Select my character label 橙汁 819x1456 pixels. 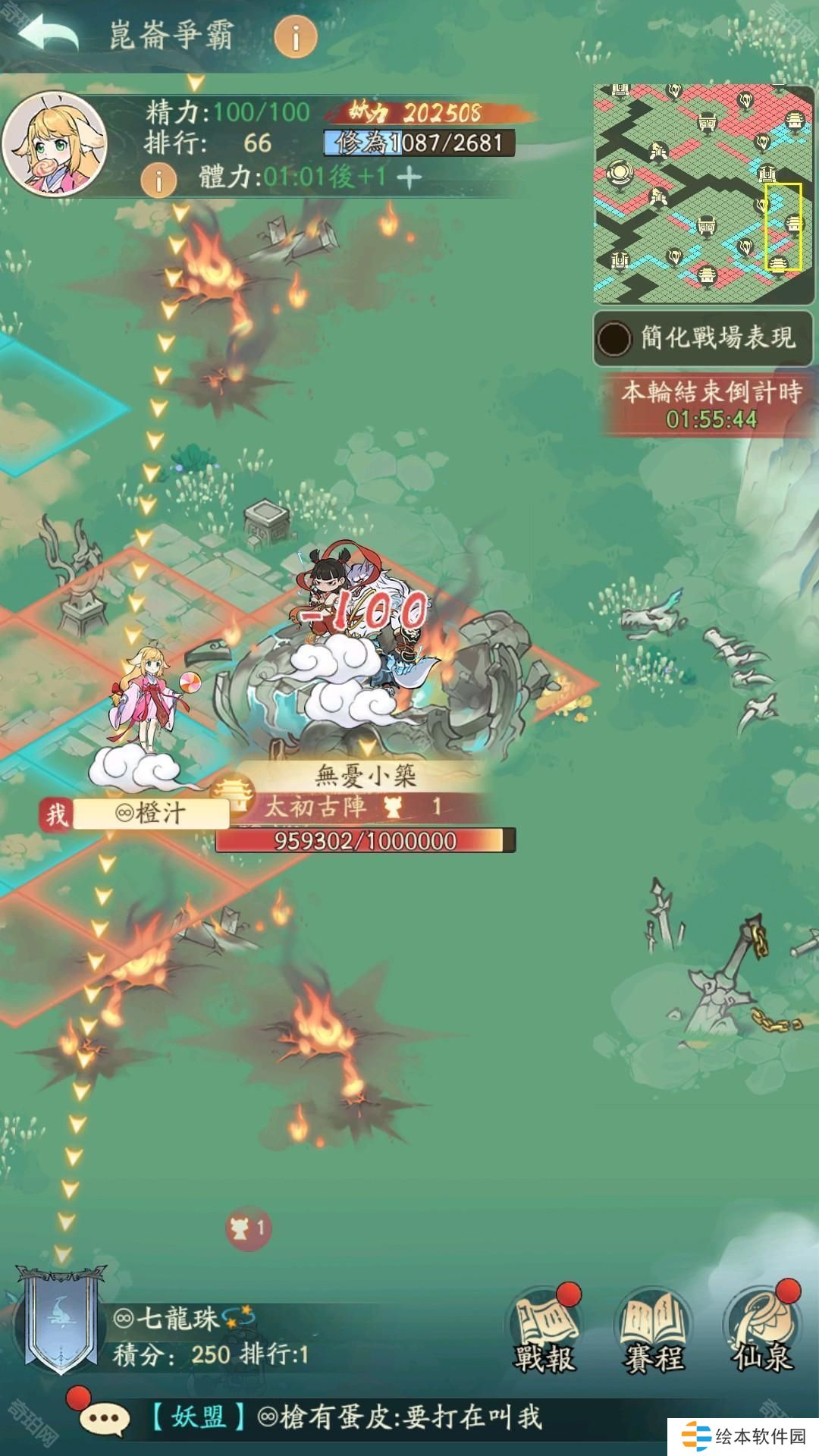(150, 814)
